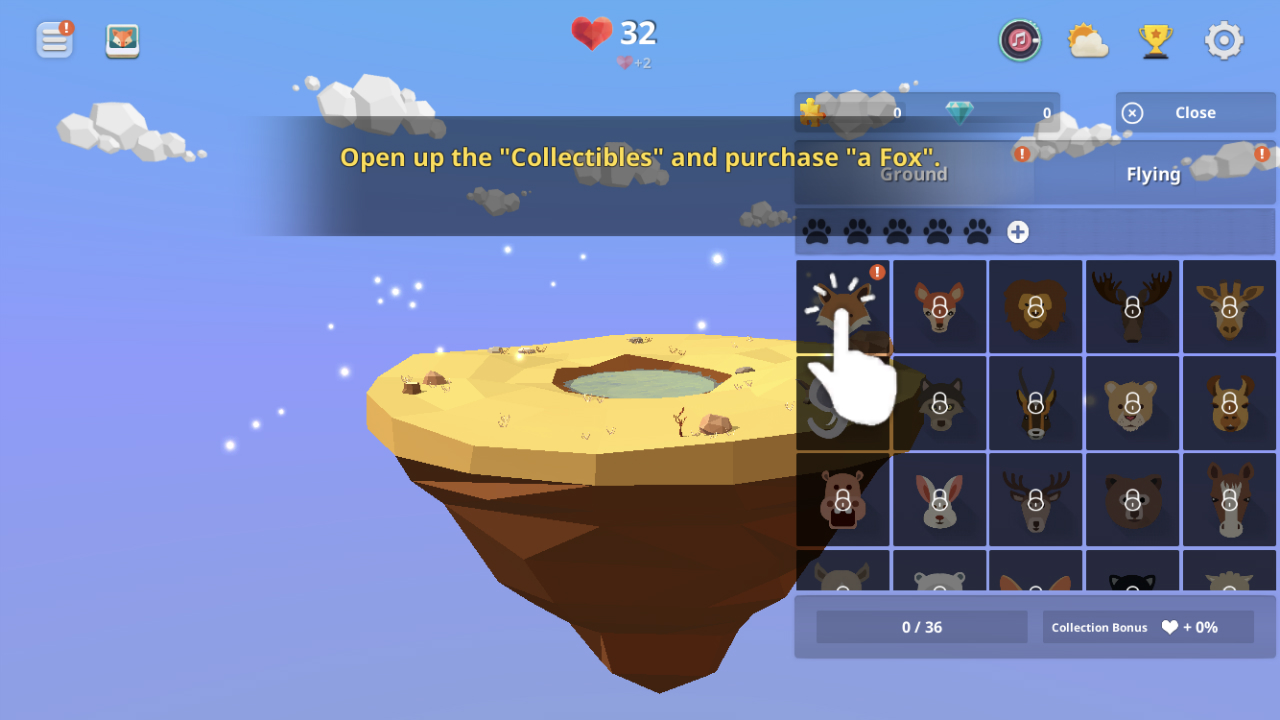The image size is (1280, 720).
Task: Select the locked lion tile
Action: click(x=1035, y=306)
